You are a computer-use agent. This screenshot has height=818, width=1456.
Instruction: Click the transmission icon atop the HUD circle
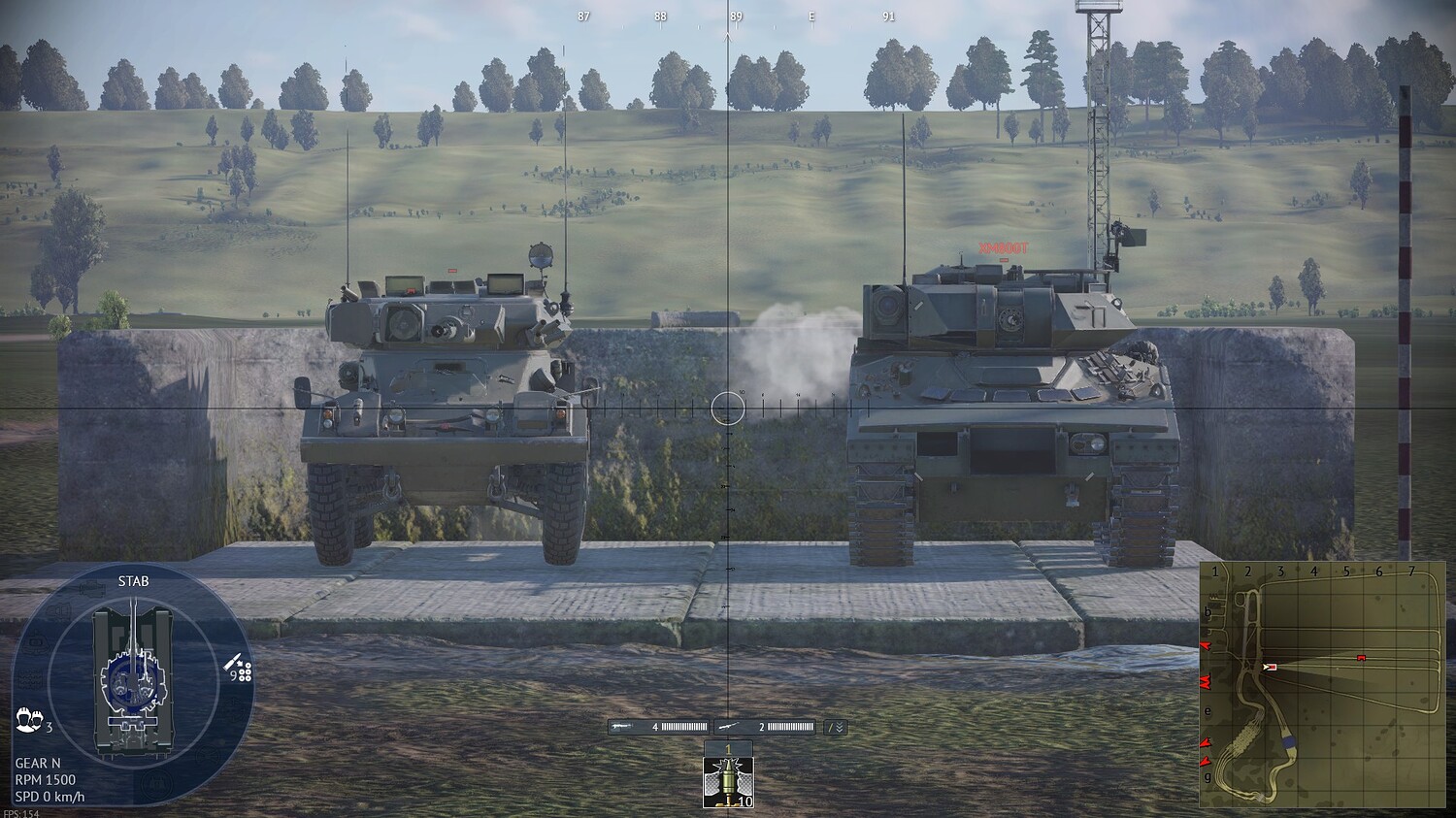[x=91, y=590]
